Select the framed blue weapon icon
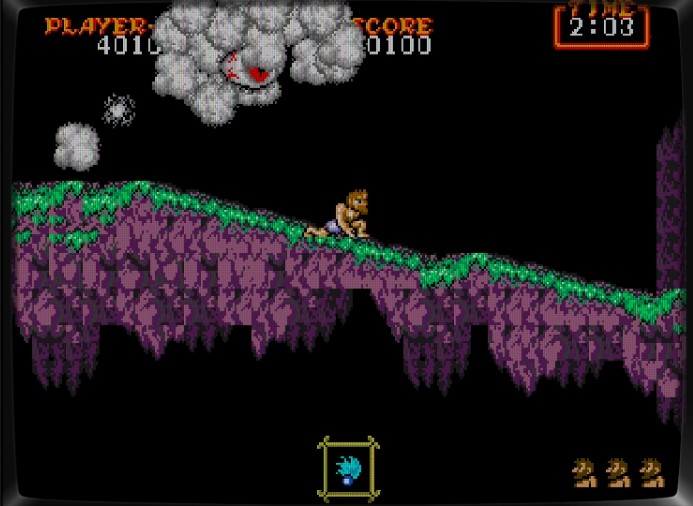The image size is (693, 506). click(x=348, y=467)
